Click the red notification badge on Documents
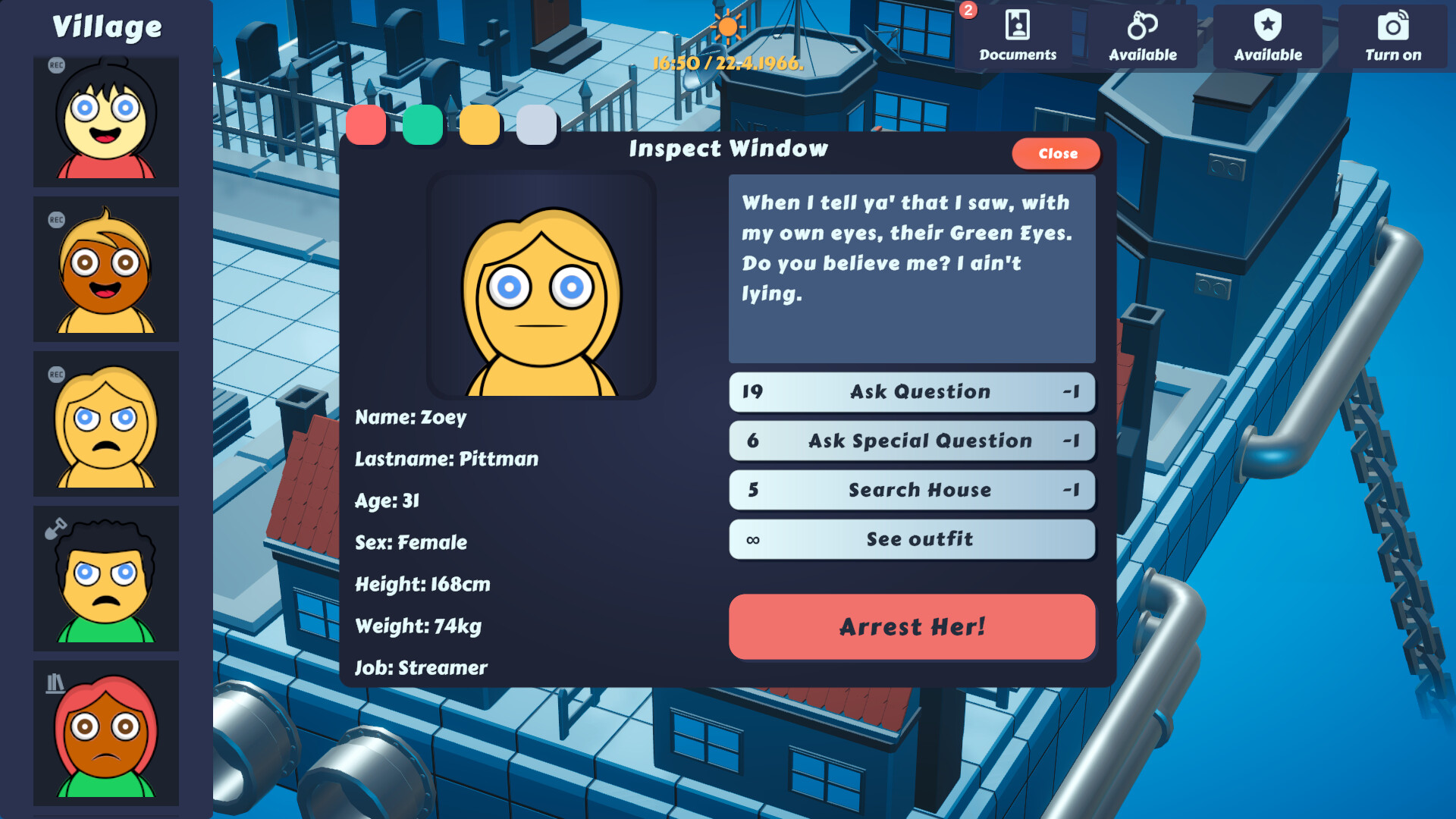The height and width of the screenshot is (819, 1456). (x=968, y=11)
